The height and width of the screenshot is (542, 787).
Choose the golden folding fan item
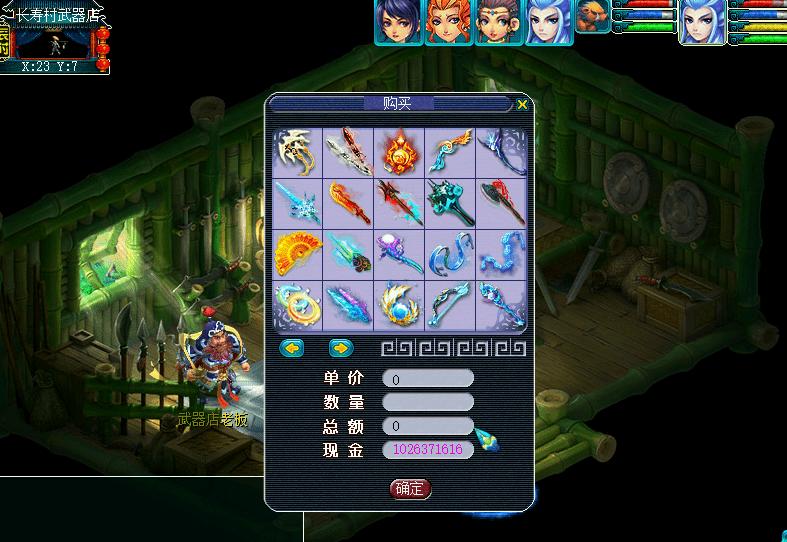pos(297,254)
